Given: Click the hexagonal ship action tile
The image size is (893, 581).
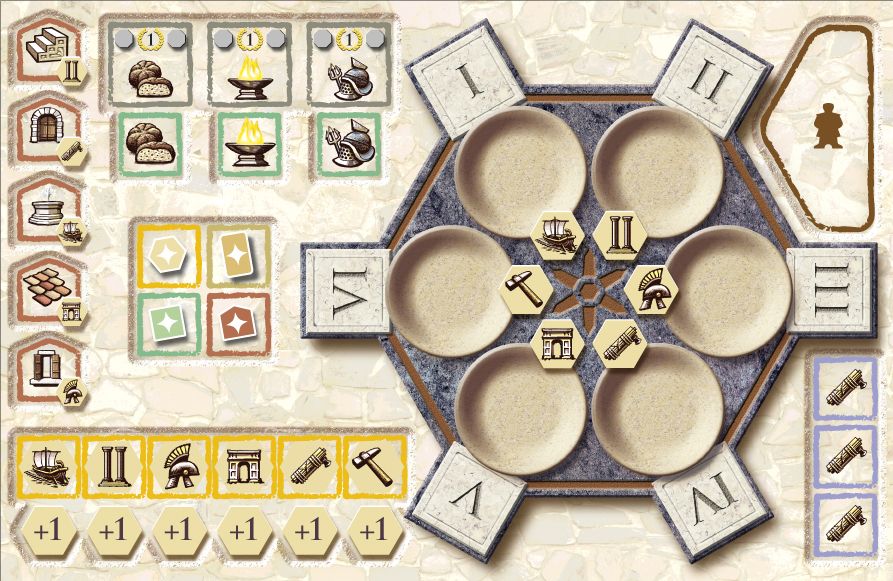Looking at the screenshot, I should [560, 236].
